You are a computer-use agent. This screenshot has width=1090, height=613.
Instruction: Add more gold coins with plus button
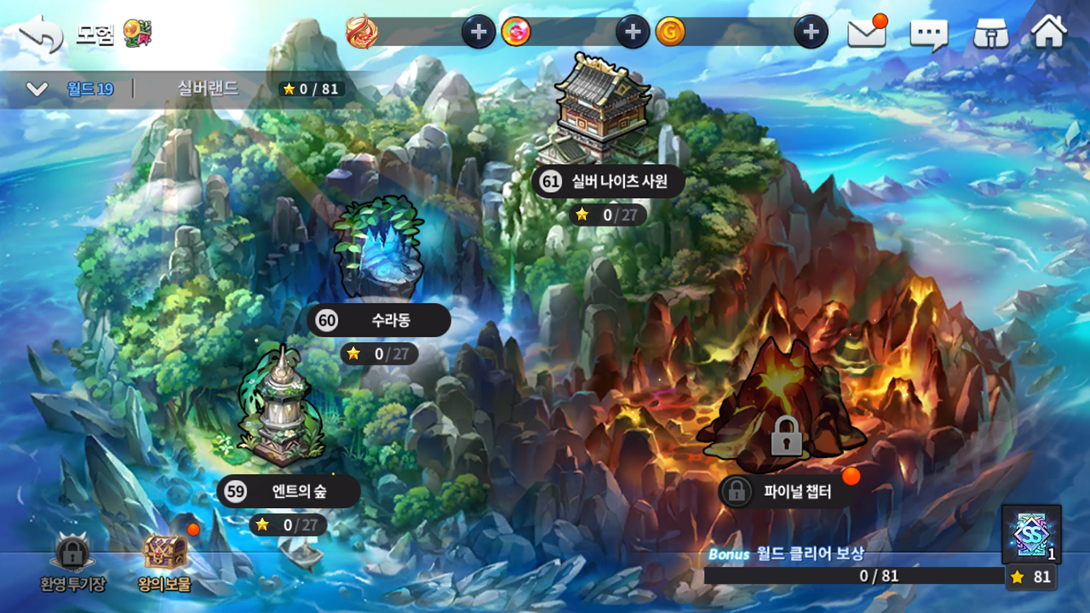click(x=810, y=33)
